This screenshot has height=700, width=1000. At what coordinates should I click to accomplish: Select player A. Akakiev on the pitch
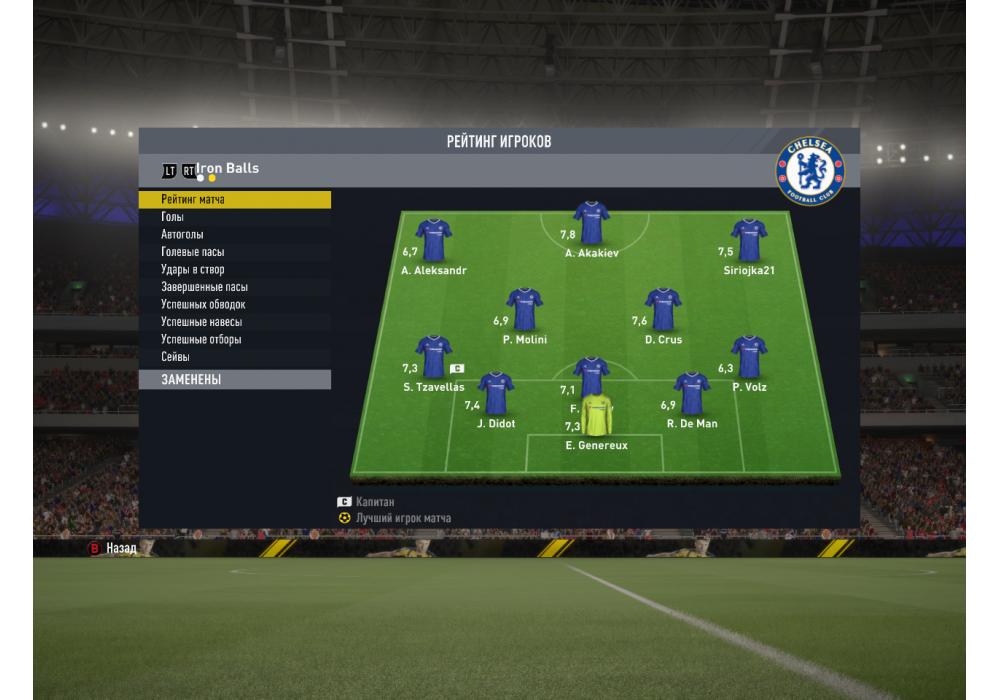click(591, 223)
